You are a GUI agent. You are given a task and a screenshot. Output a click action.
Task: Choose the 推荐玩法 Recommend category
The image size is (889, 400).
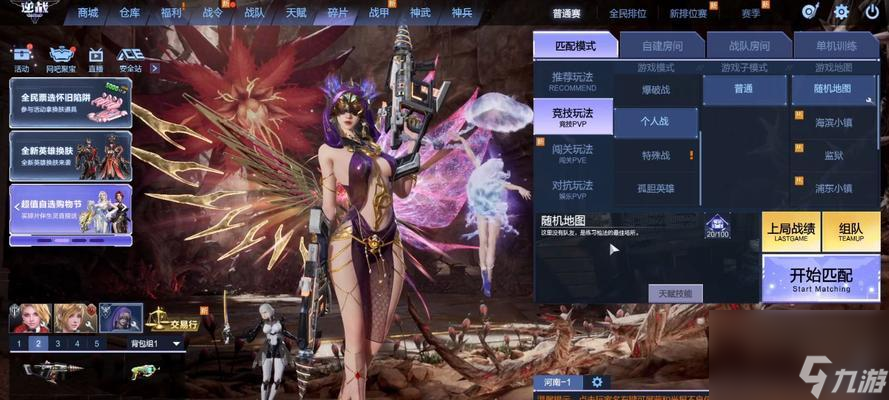572,81
